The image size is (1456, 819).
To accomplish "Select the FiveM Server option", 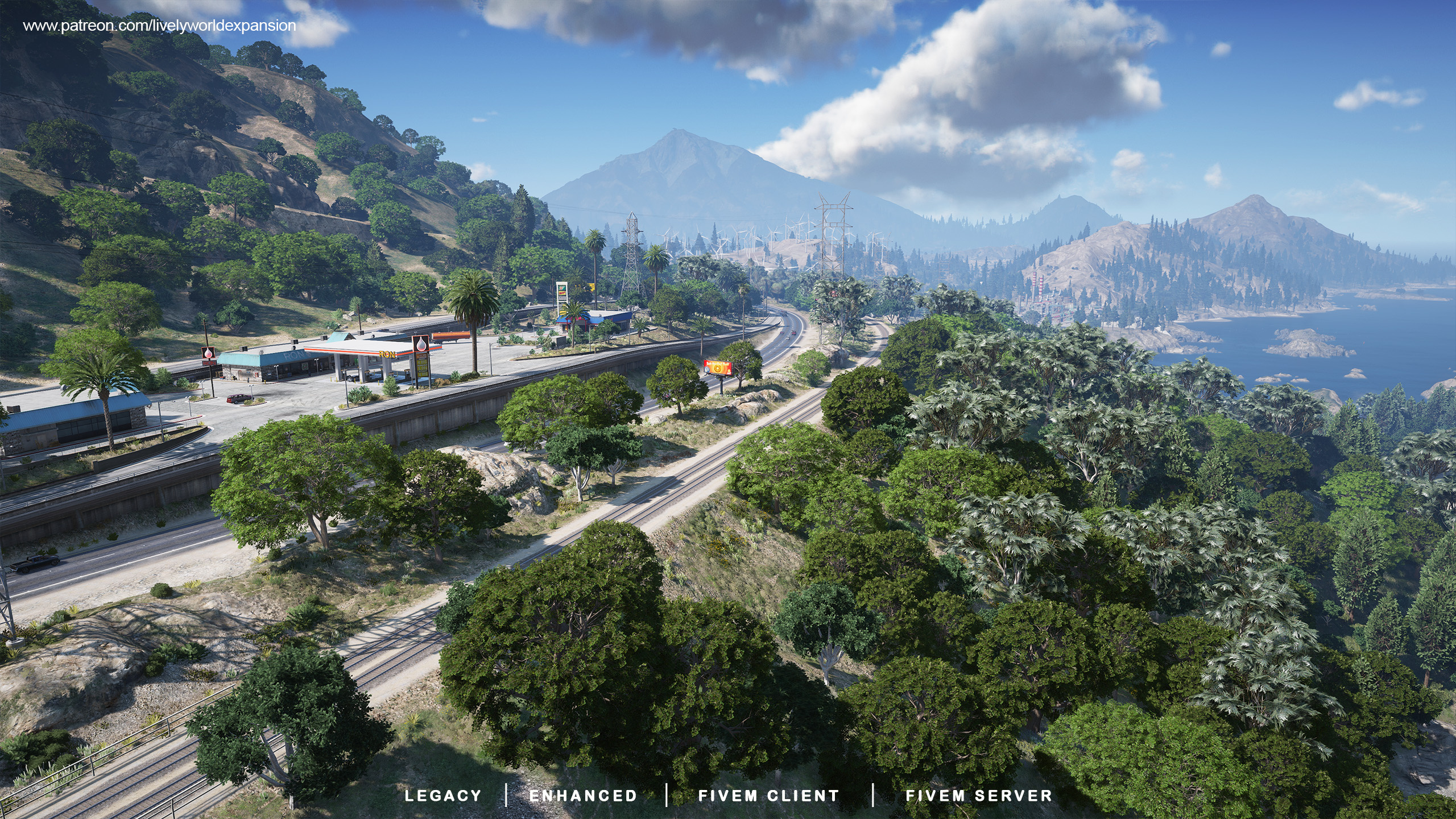I will pyautogui.click(x=979, y=796).
